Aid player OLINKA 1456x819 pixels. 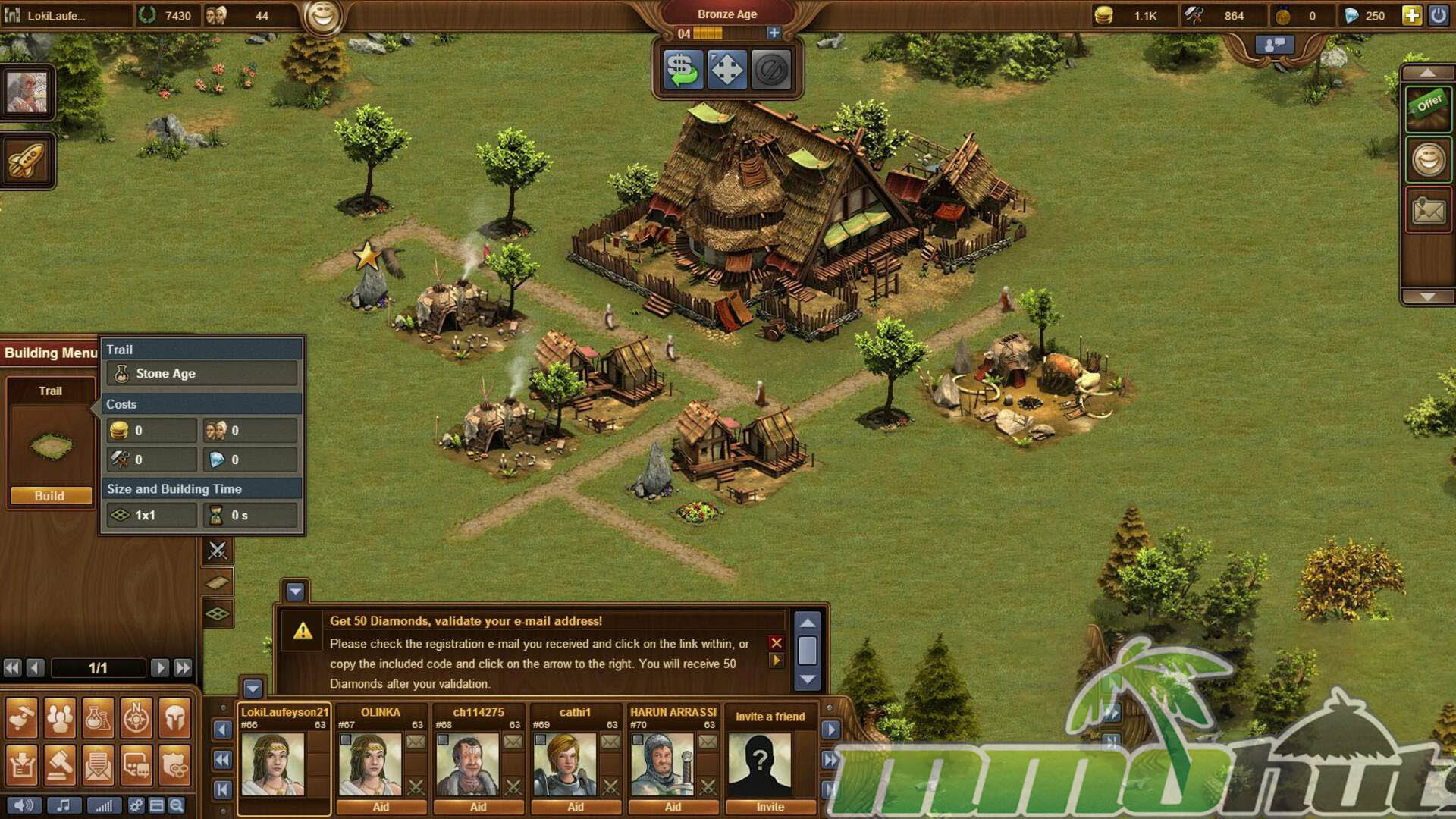pyautogui.click(x=381, y=807)
